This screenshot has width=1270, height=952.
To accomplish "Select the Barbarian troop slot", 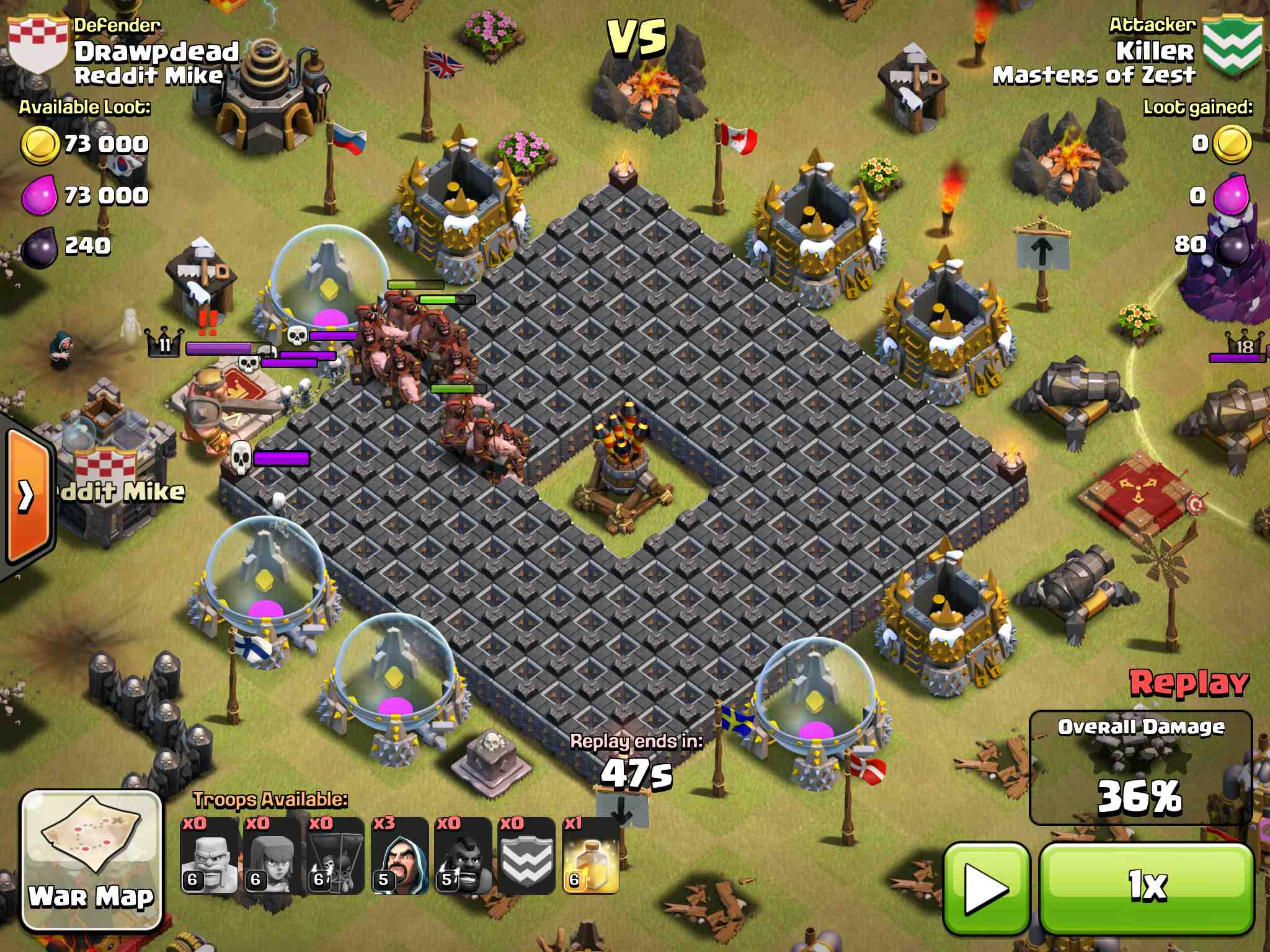I will (x=209, y=856).
